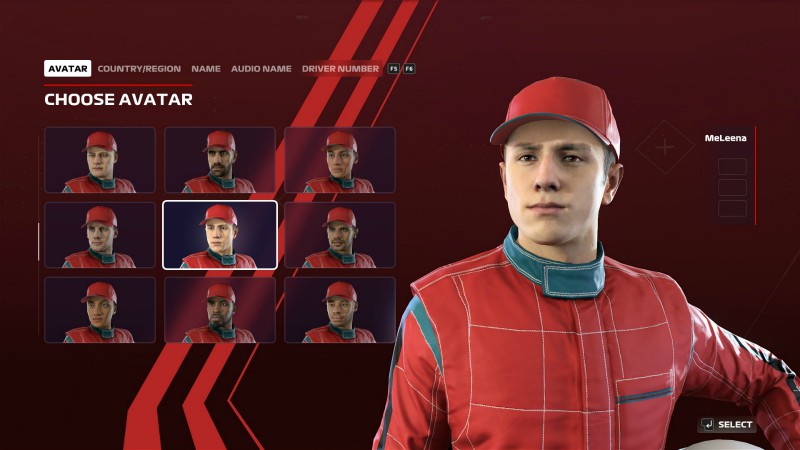Switch to the Driver Number tab
The image size is (800, 450).
340,69
